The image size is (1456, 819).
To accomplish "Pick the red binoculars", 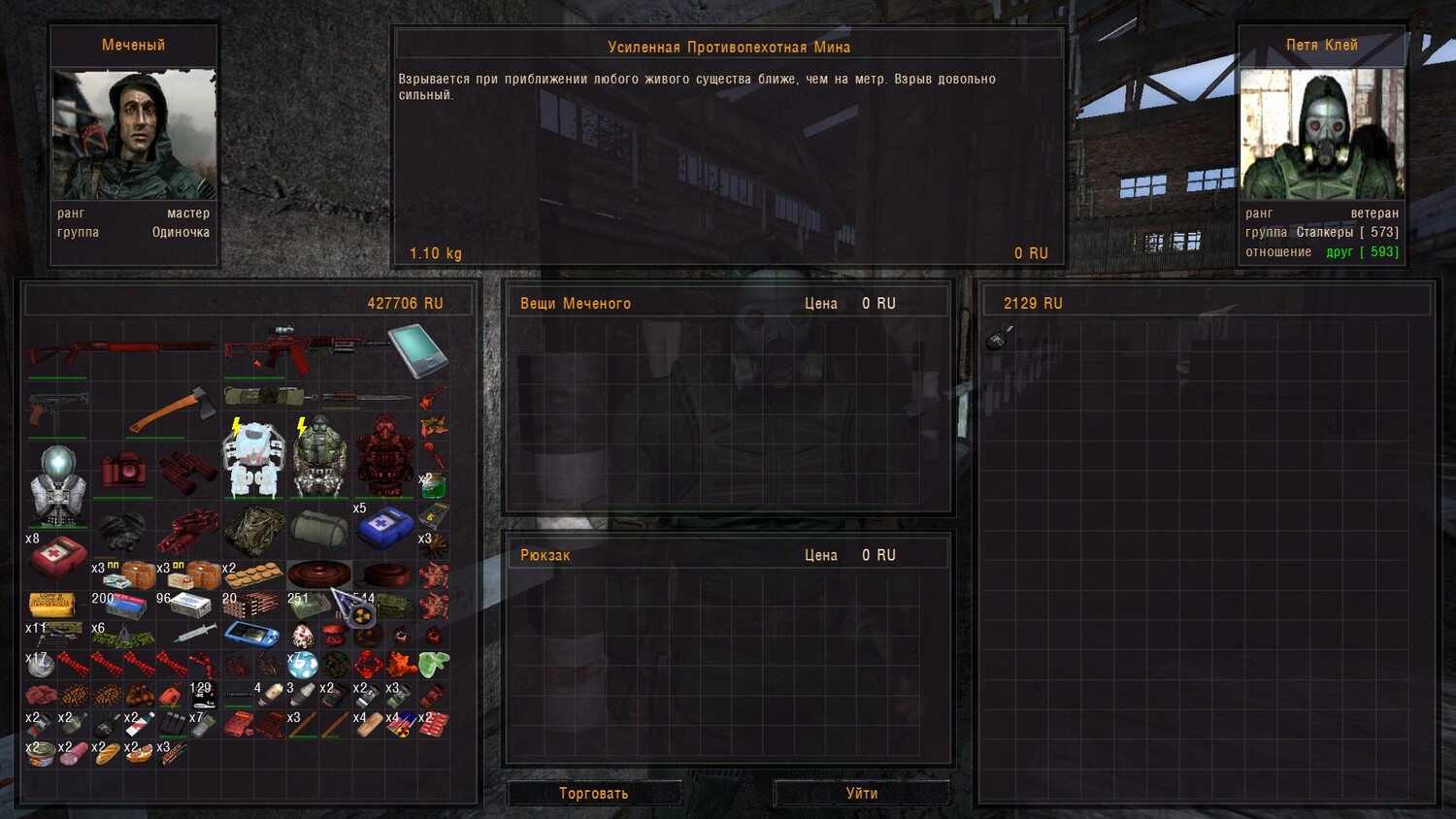I will 187,471.
